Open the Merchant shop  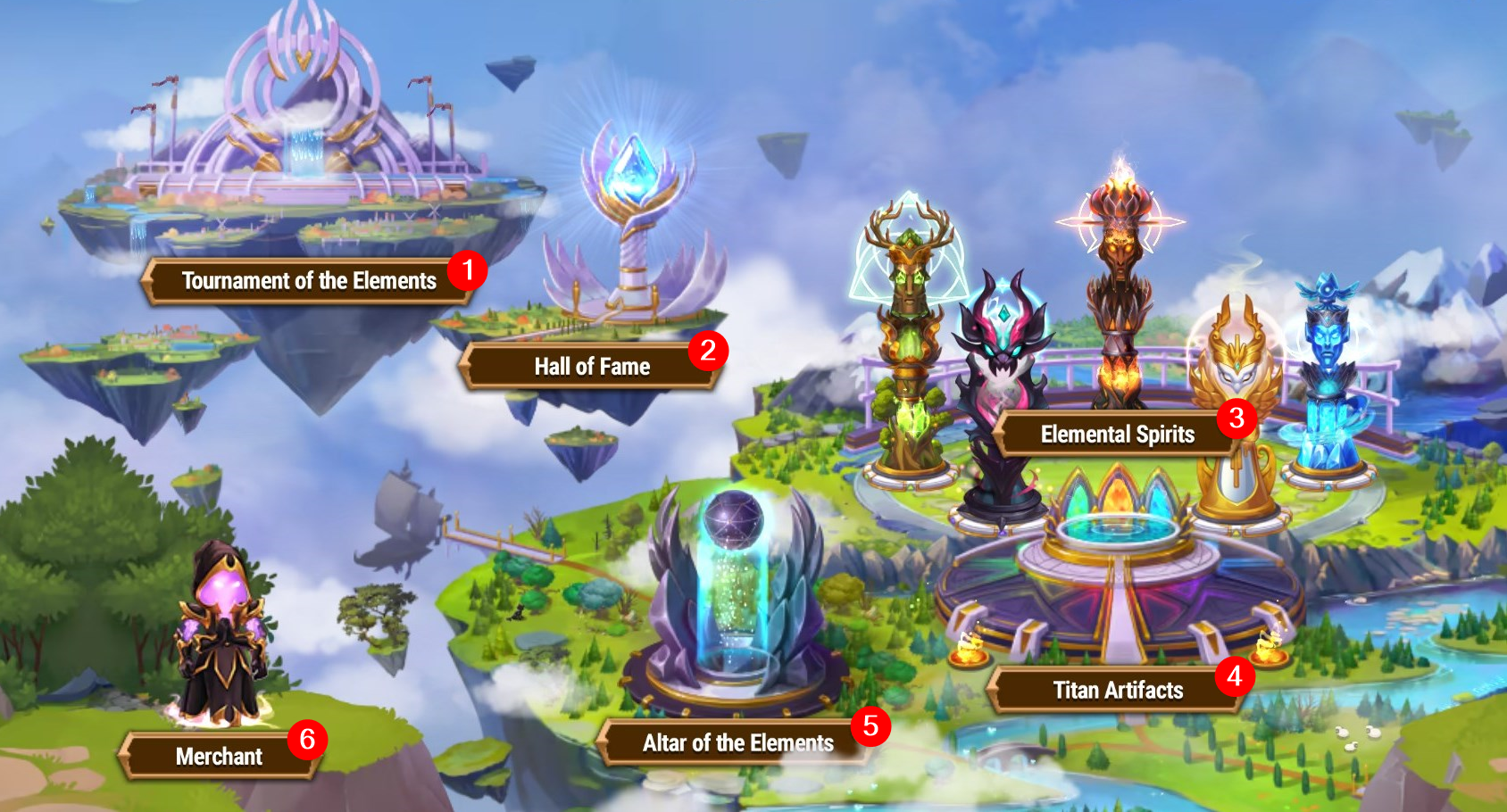pyautogui.click(x=219, y=757)
